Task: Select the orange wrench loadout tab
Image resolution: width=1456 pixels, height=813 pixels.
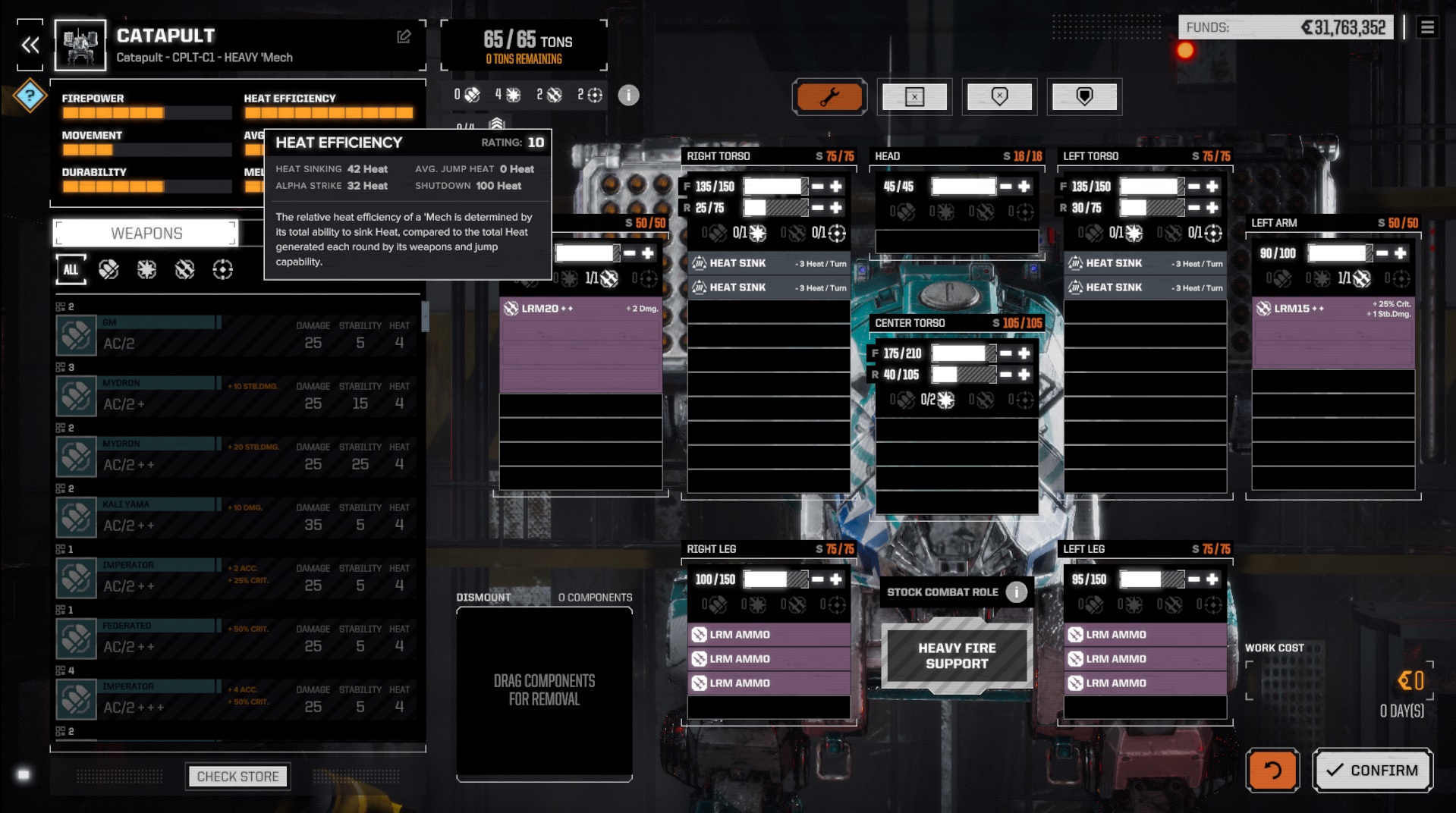Action: (829, 97)
